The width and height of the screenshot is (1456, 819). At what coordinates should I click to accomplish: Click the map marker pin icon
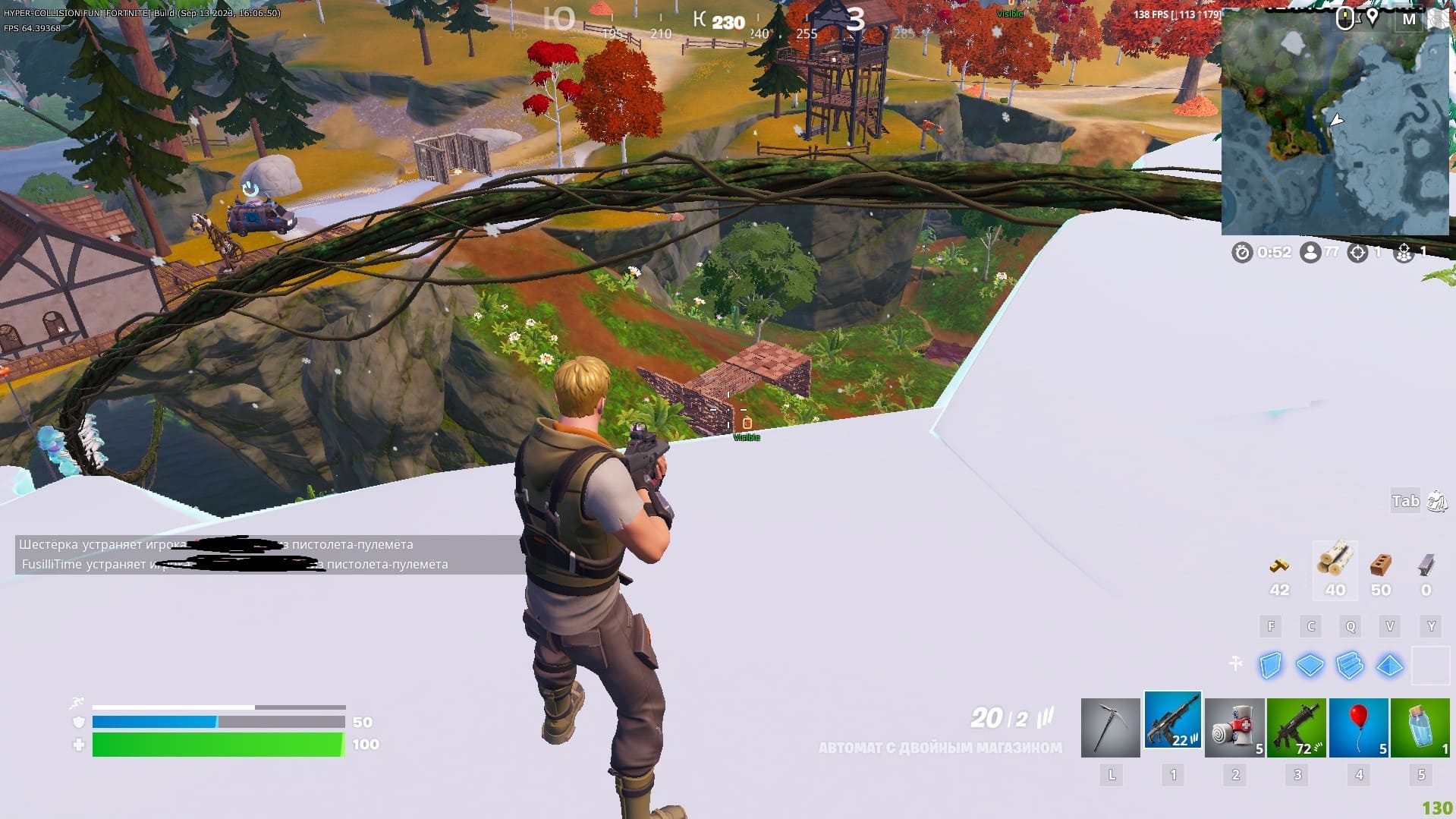(x=1372, y=18)
